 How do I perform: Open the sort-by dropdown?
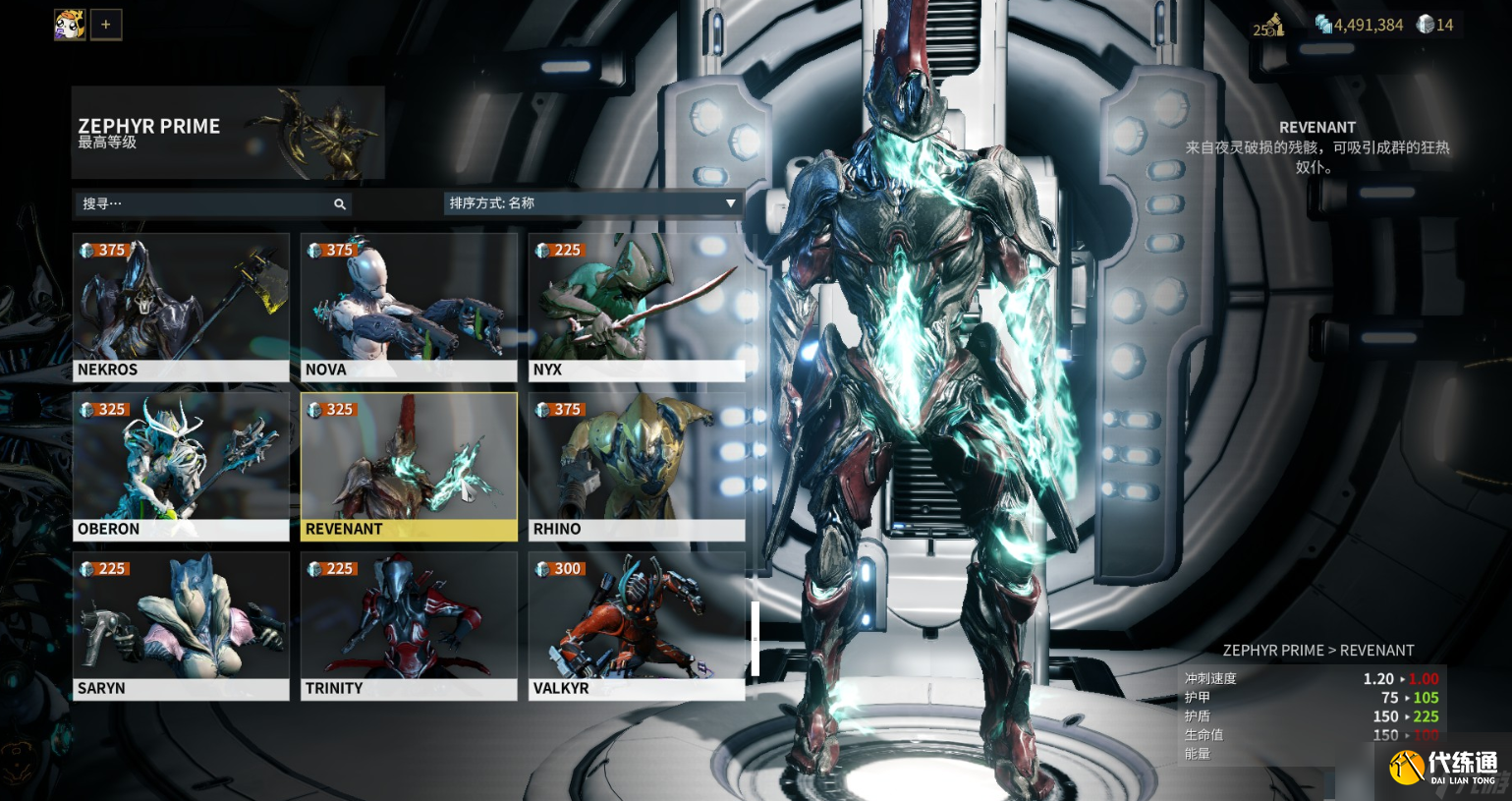[592, 203]
